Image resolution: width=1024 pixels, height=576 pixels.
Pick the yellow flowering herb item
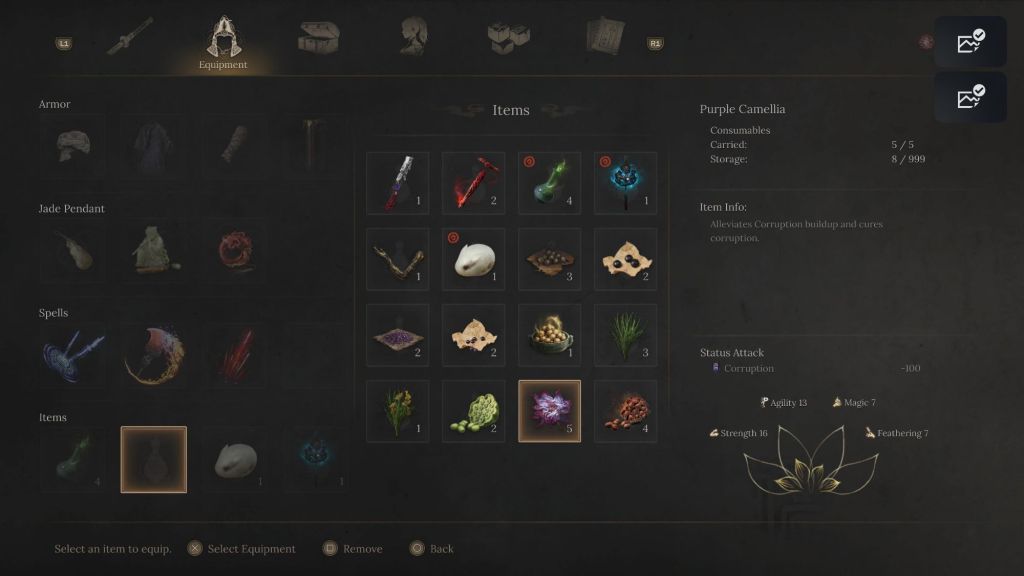[397, 411]
